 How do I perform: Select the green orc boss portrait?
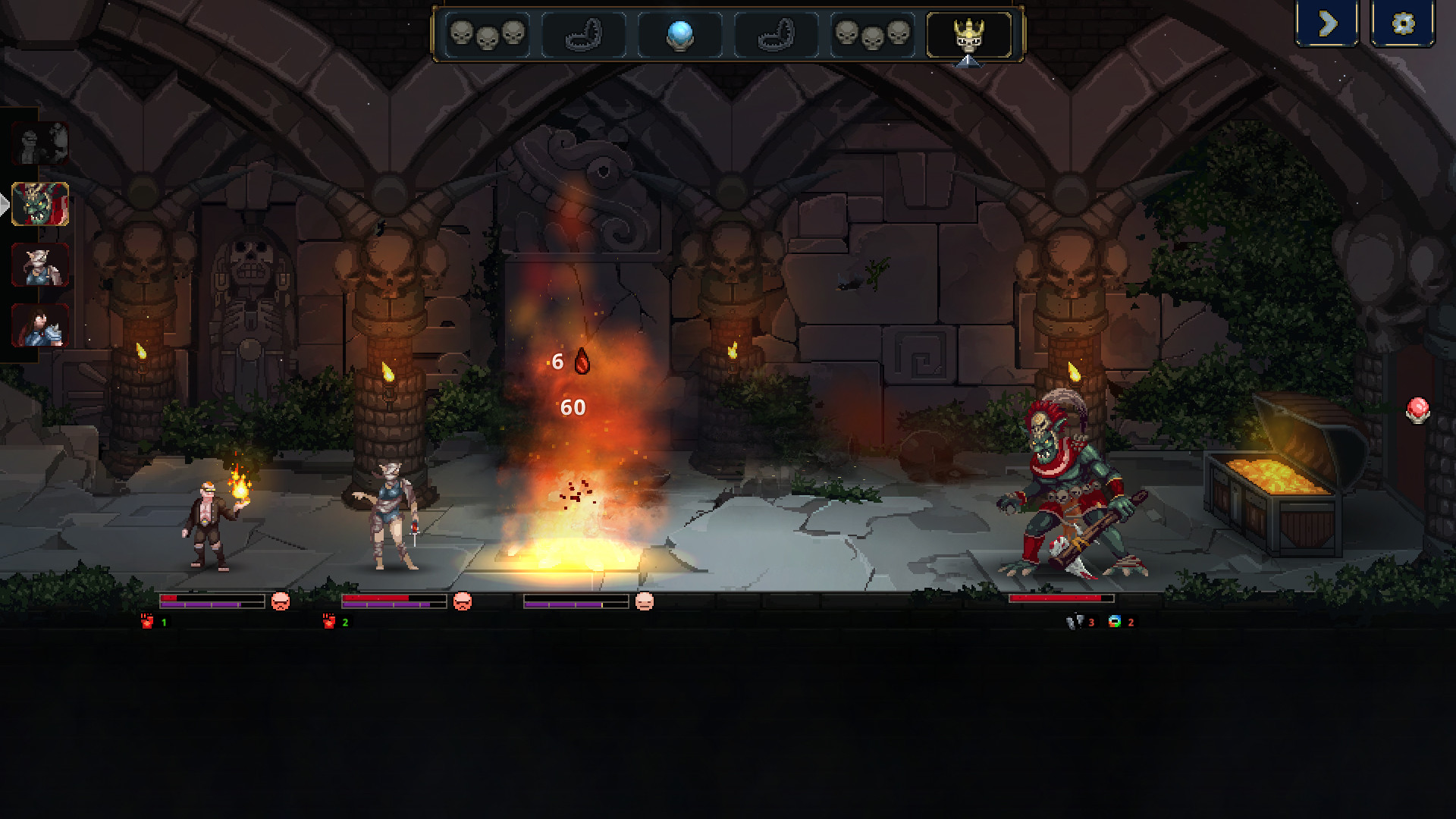[x=40, y=204]
